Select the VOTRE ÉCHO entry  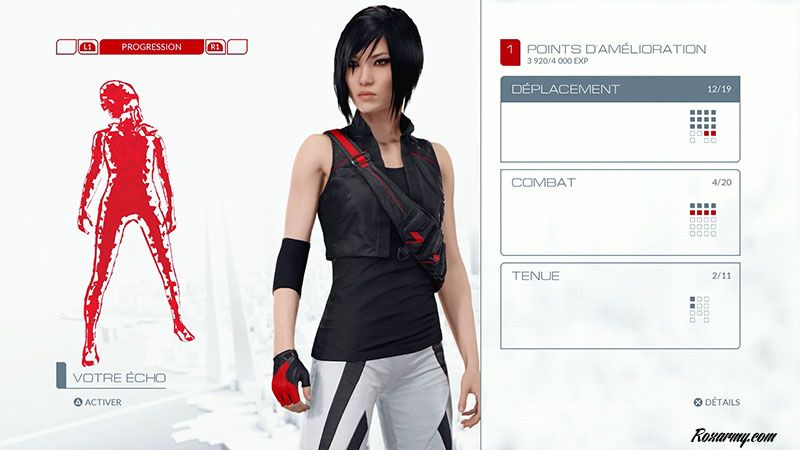[x=119, y=378]
